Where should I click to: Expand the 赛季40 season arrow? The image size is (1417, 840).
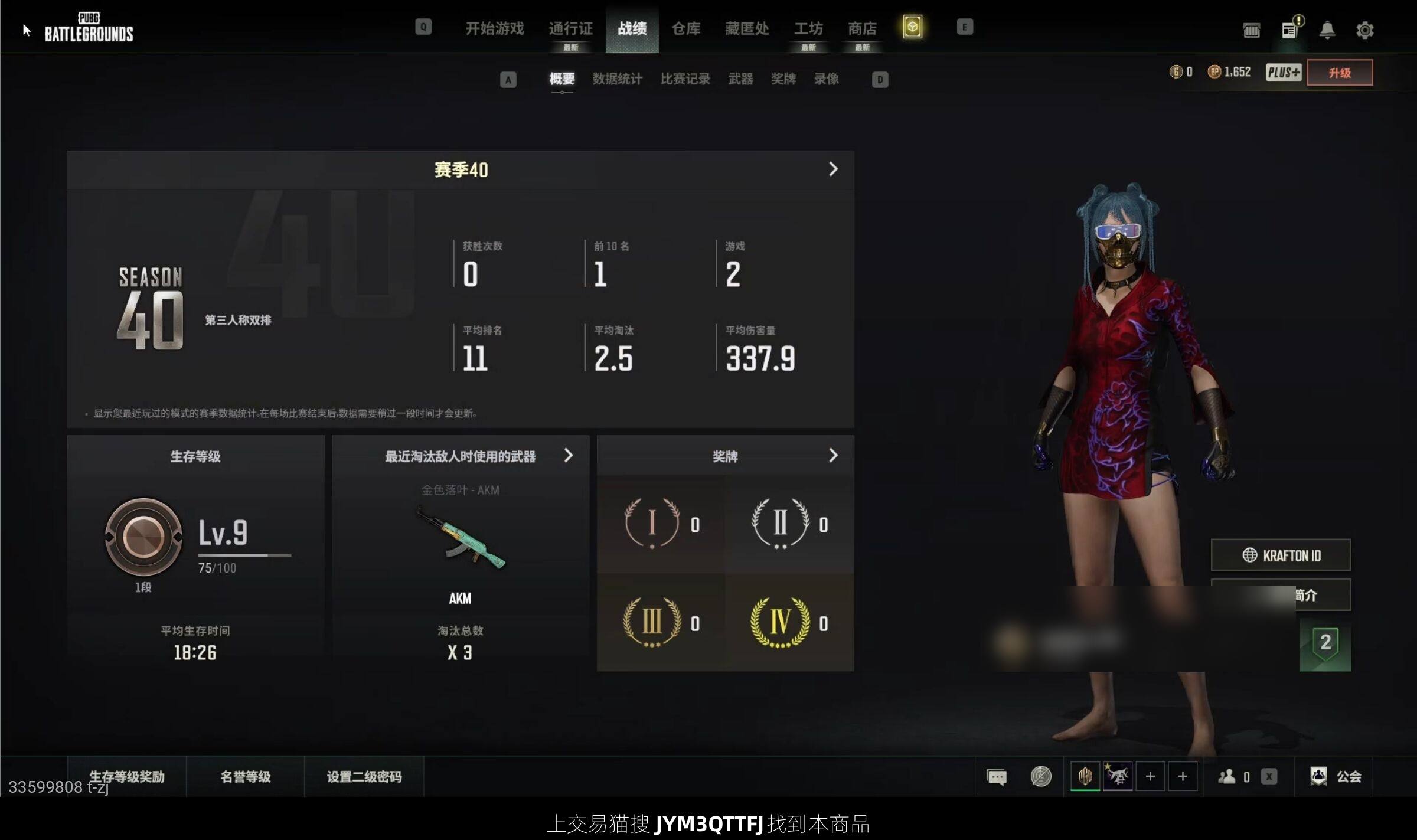pos(833,169)
